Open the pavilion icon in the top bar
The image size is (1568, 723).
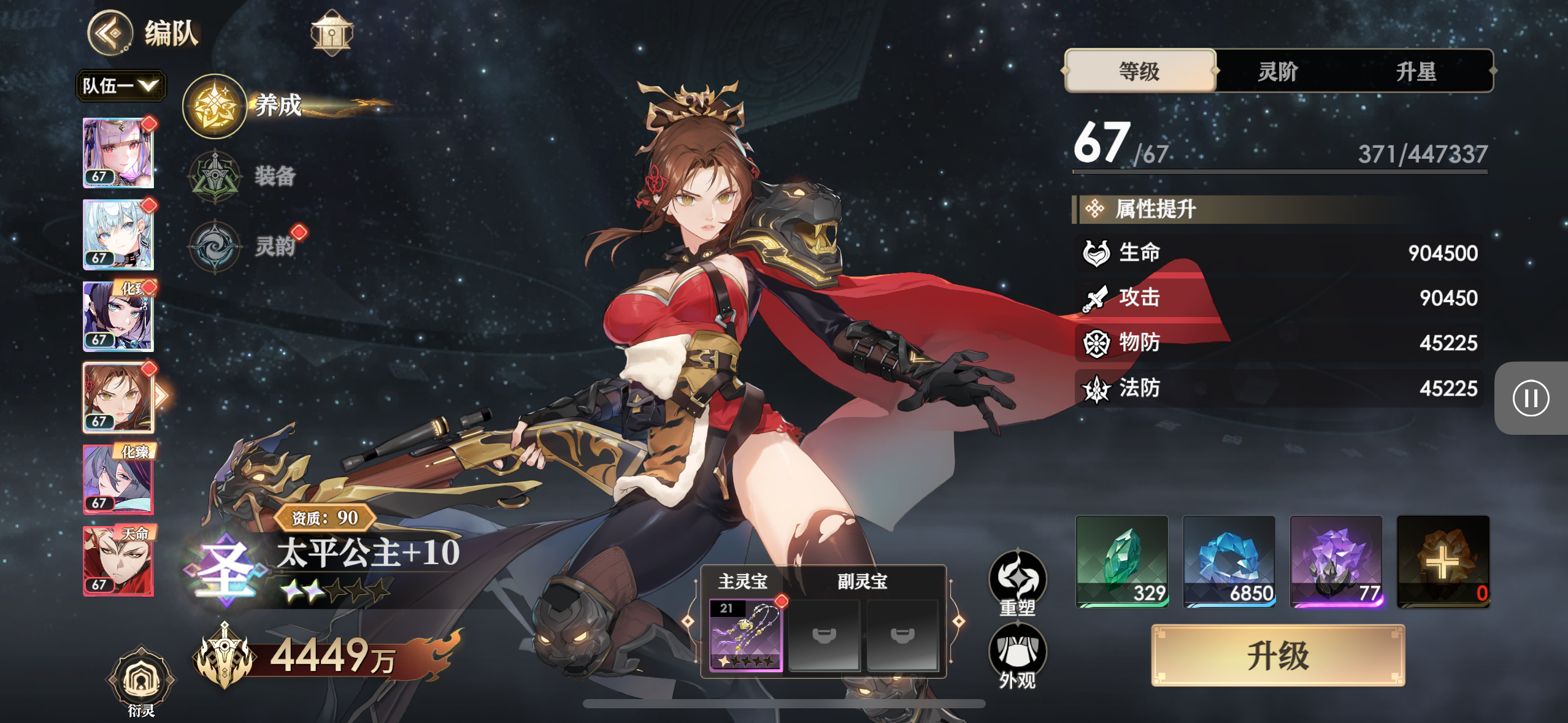(331, 33)
